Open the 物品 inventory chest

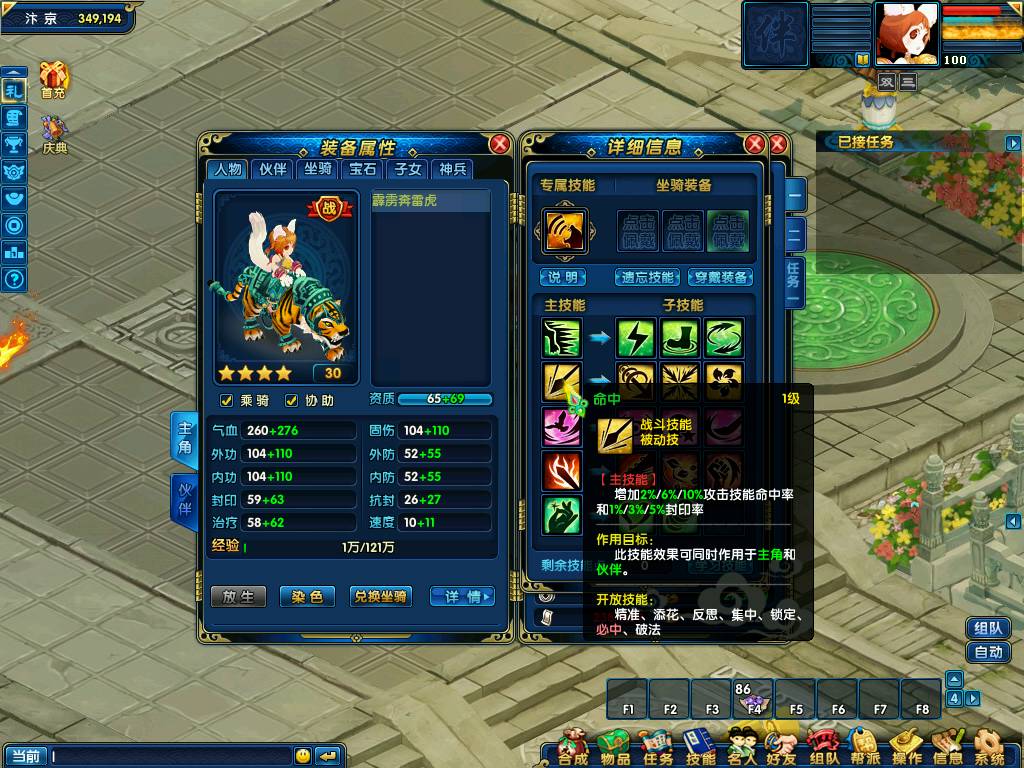pyautogui.click(x=614, y=747)
